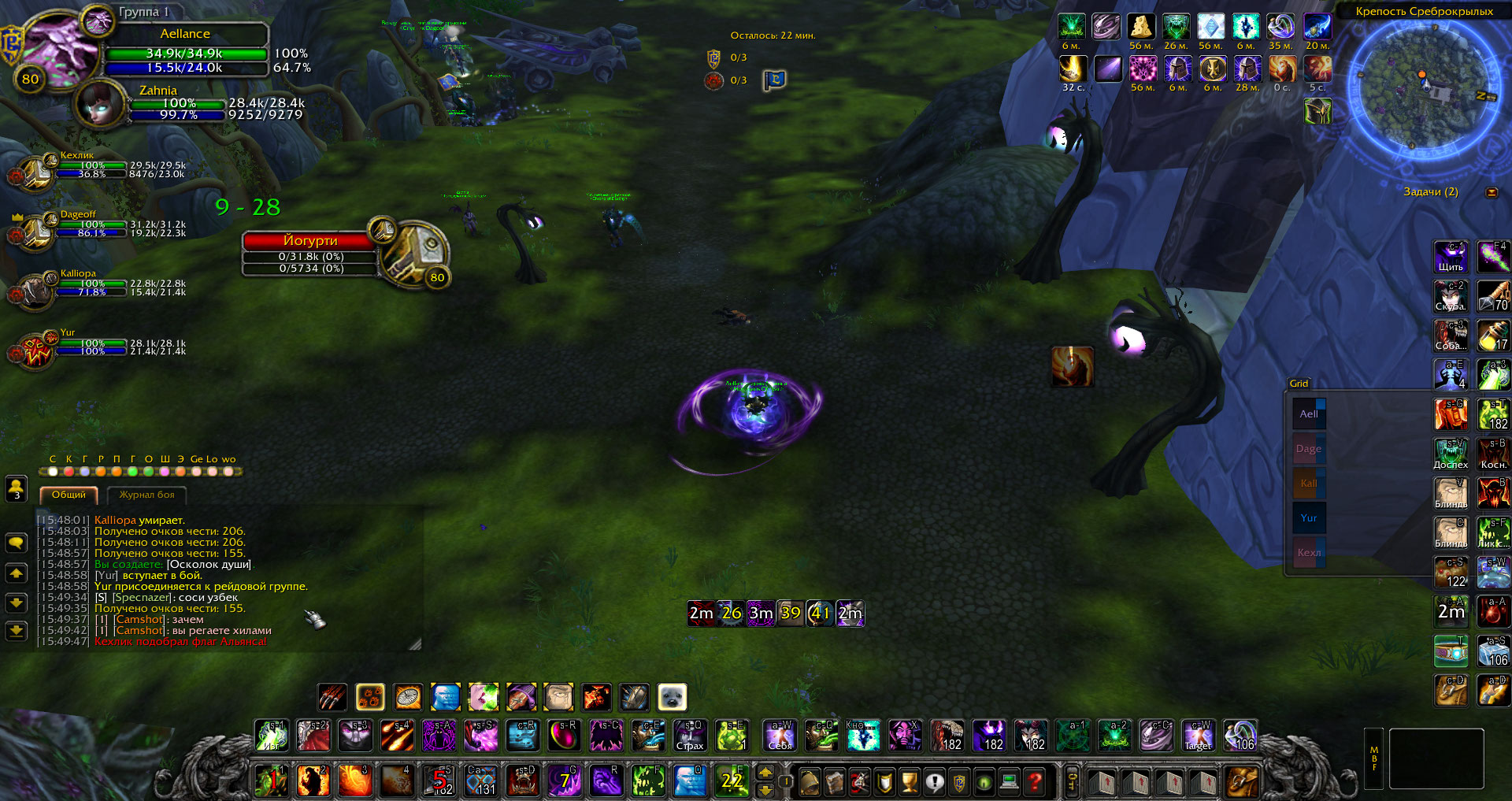Click the white seal pet bar icon

pos(672,697)
